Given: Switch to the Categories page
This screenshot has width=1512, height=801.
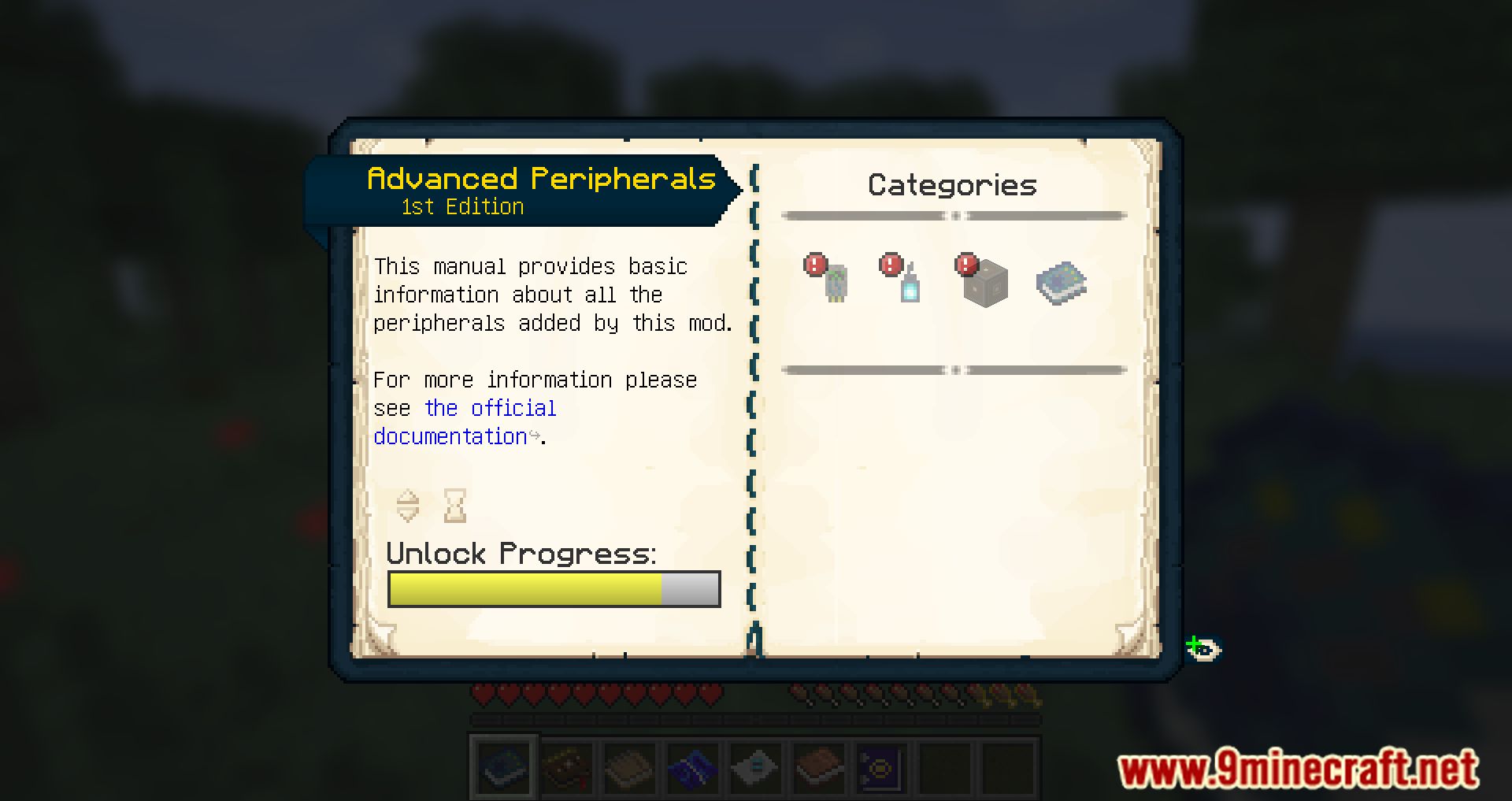Looking at the screenshot, I should (x=952, y=185).
